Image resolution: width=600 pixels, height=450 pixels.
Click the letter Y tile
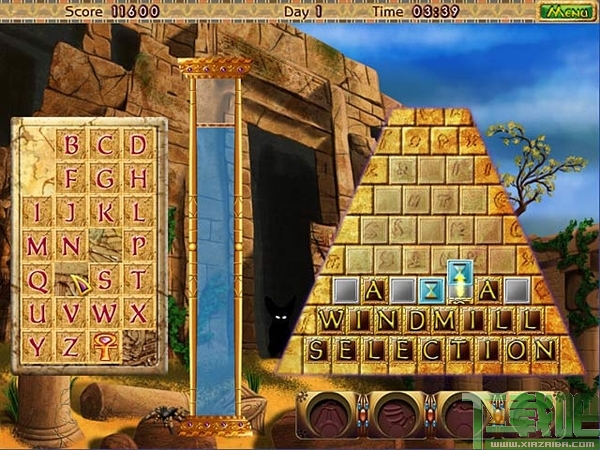37,346
